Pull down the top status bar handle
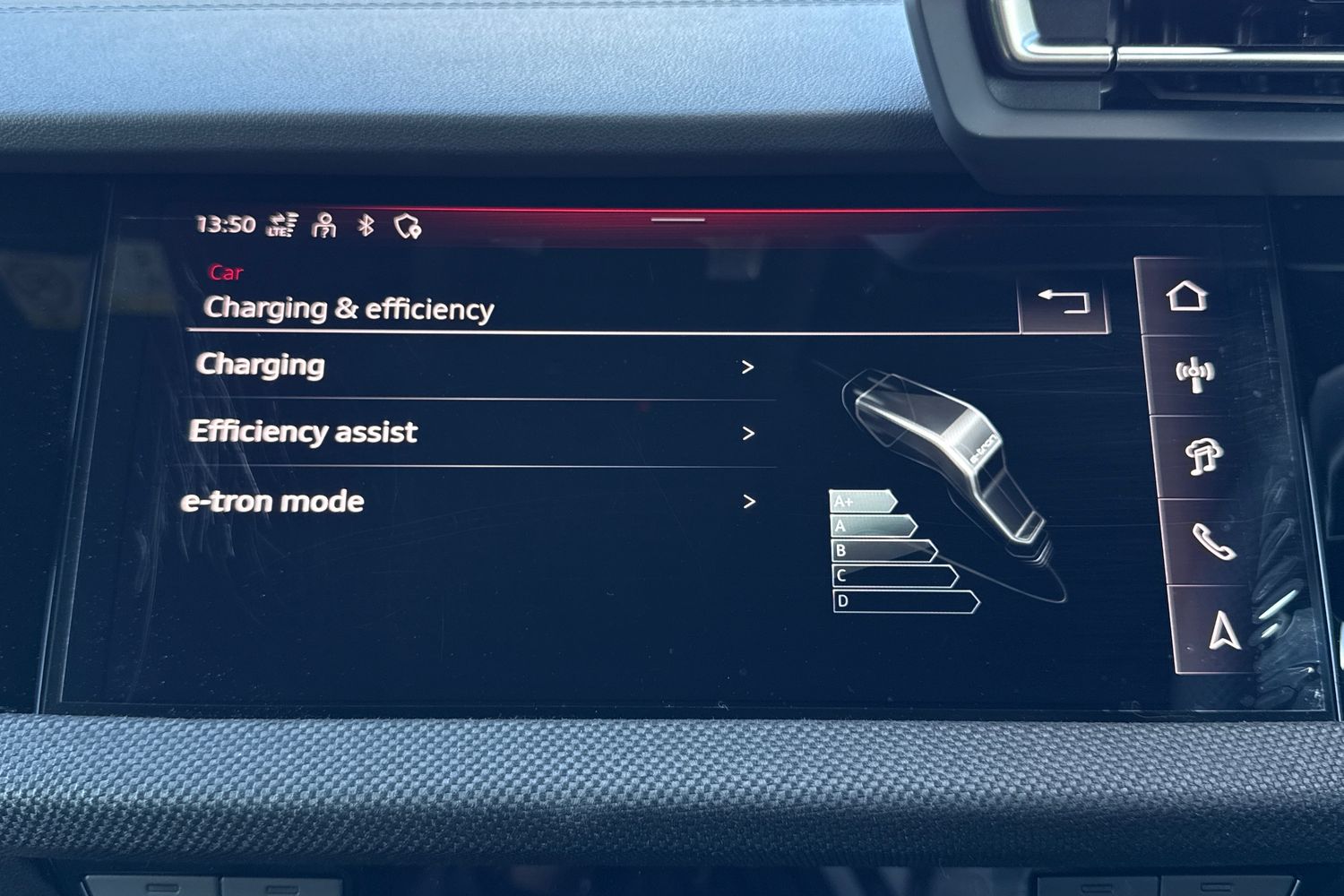Viewport: 1344px width, 896px height. 678,220
